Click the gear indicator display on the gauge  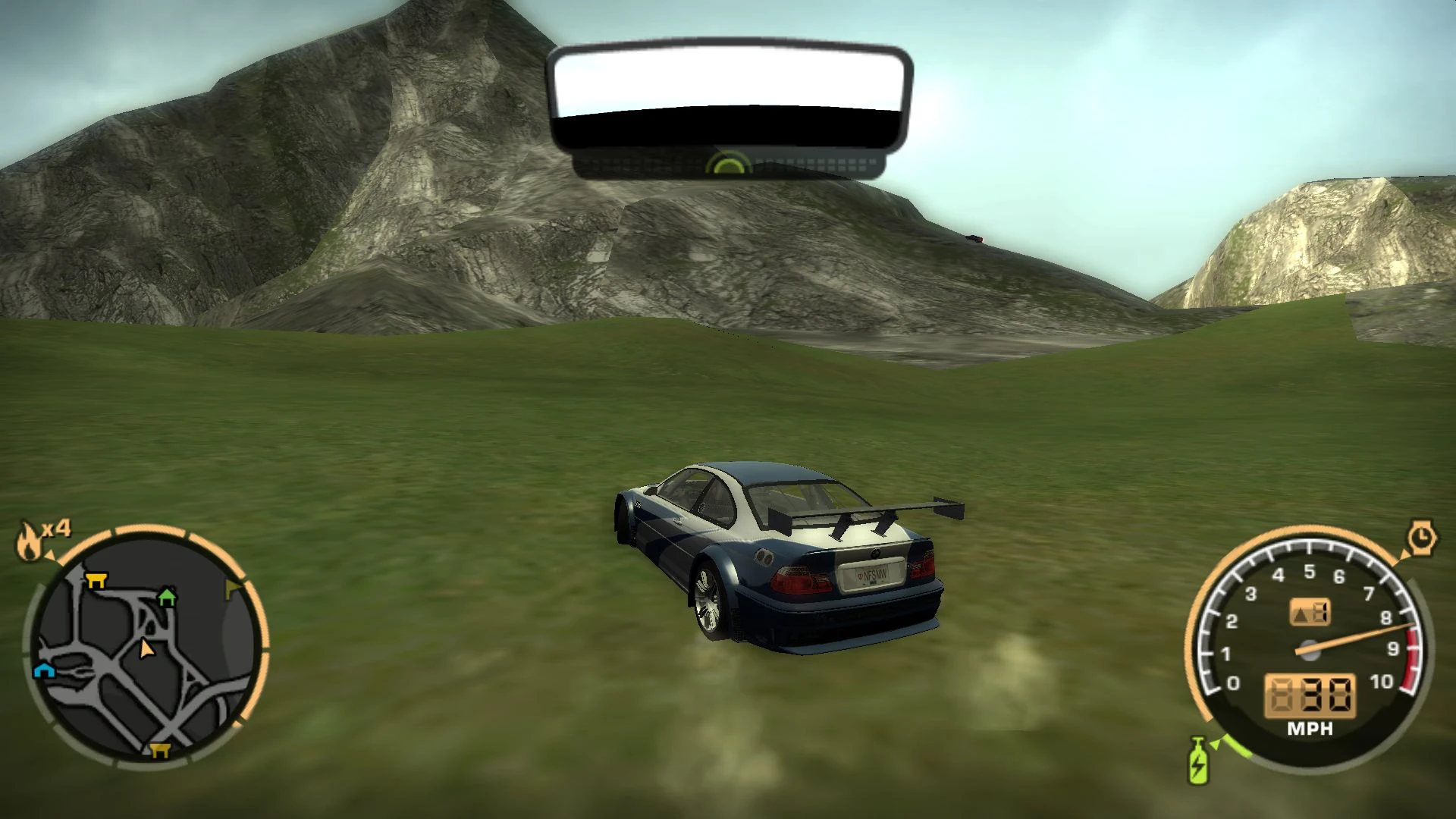[x=1310, y=612]
